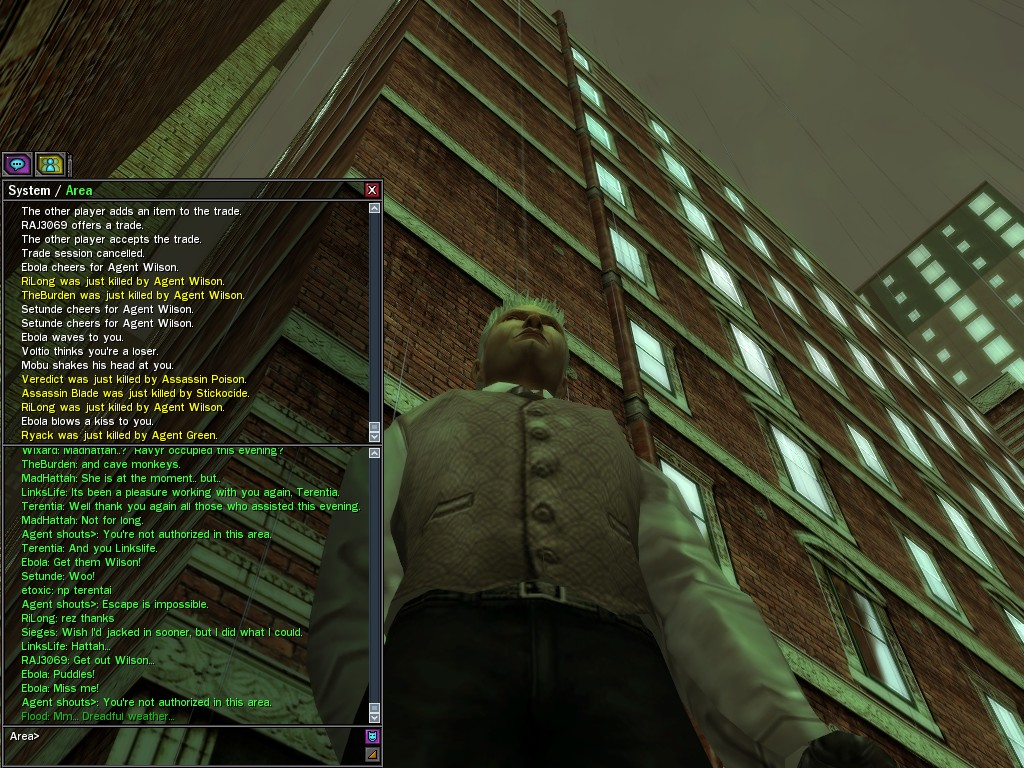The height and width of the screenshot is (768, 1024).
Task: Select the "Agent shouts>: Escape is impossible." line
Action: pyautogui.click(x=115, y=604)
